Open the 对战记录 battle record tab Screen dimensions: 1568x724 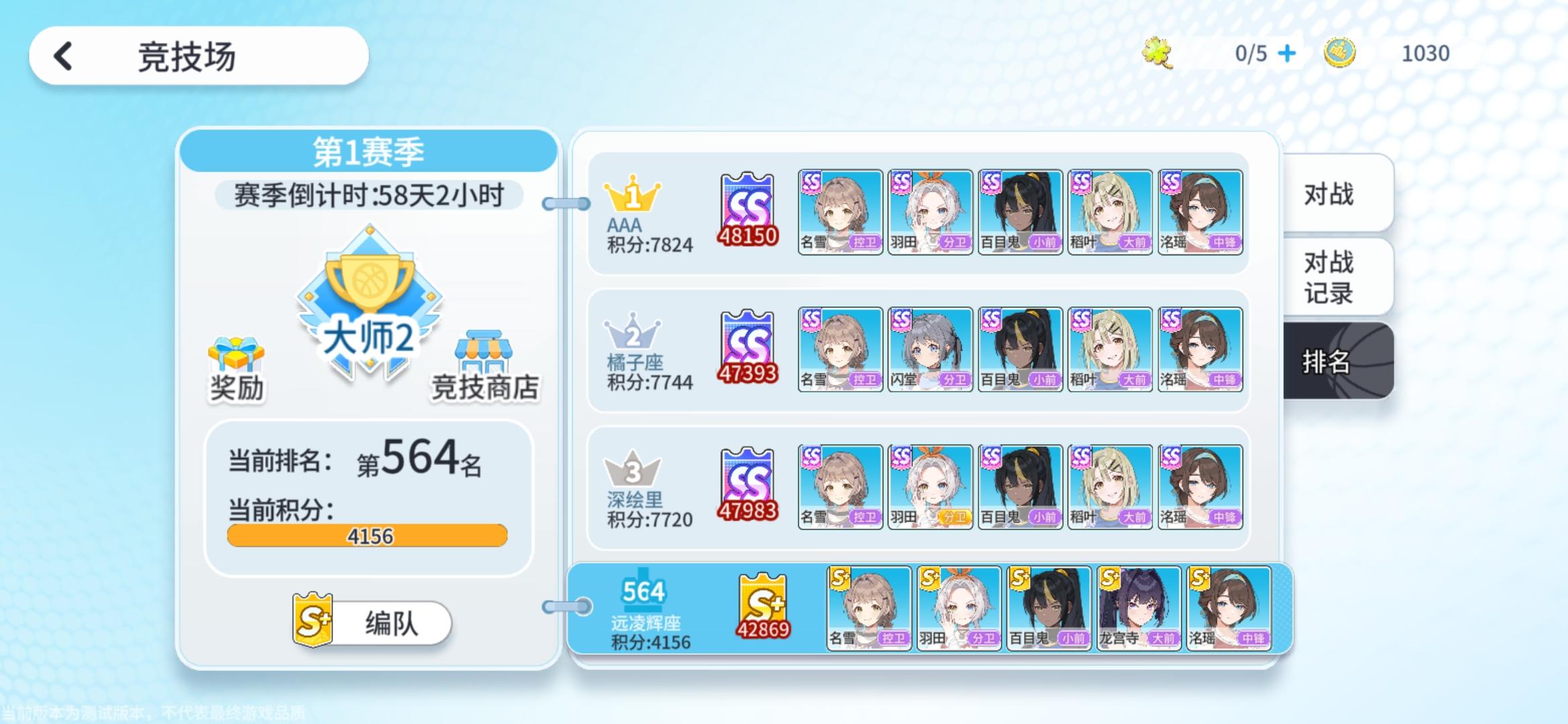[1333, 275]
